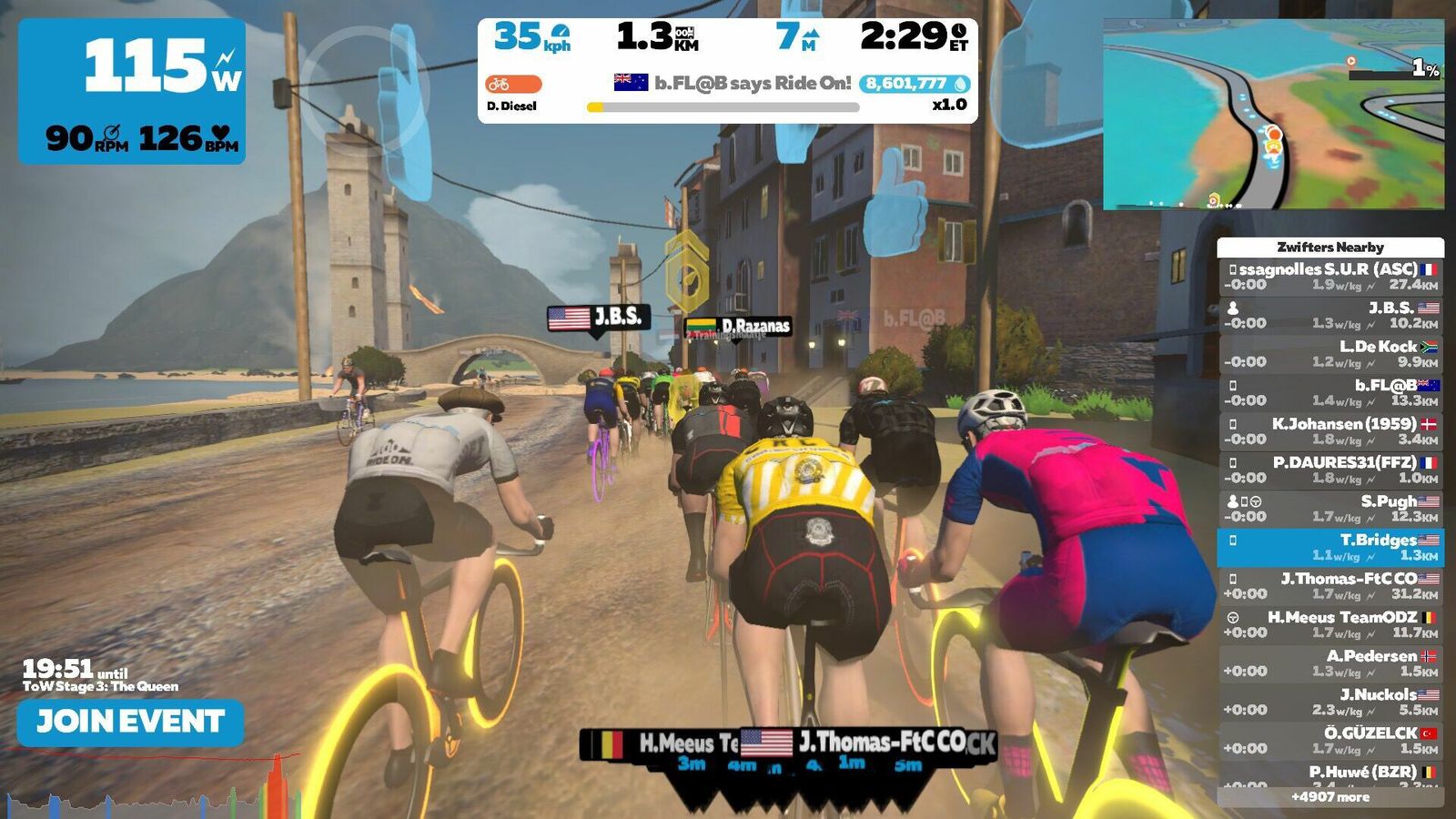Viewport: 1456px width, 819px height.
Task: Pick J.Nuckols from Zwifters Nearby
Action: point(1330,702)
